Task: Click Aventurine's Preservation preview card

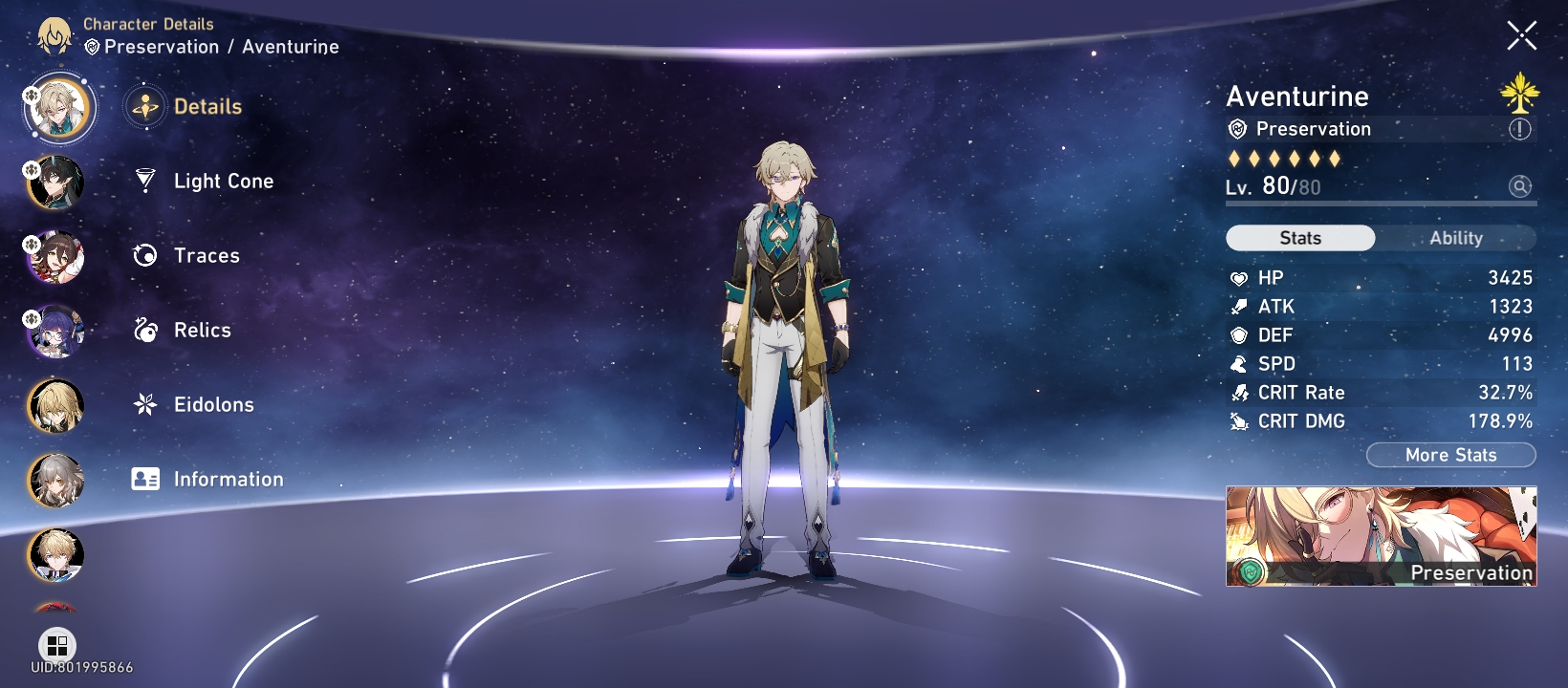Action: (1381, 535)
